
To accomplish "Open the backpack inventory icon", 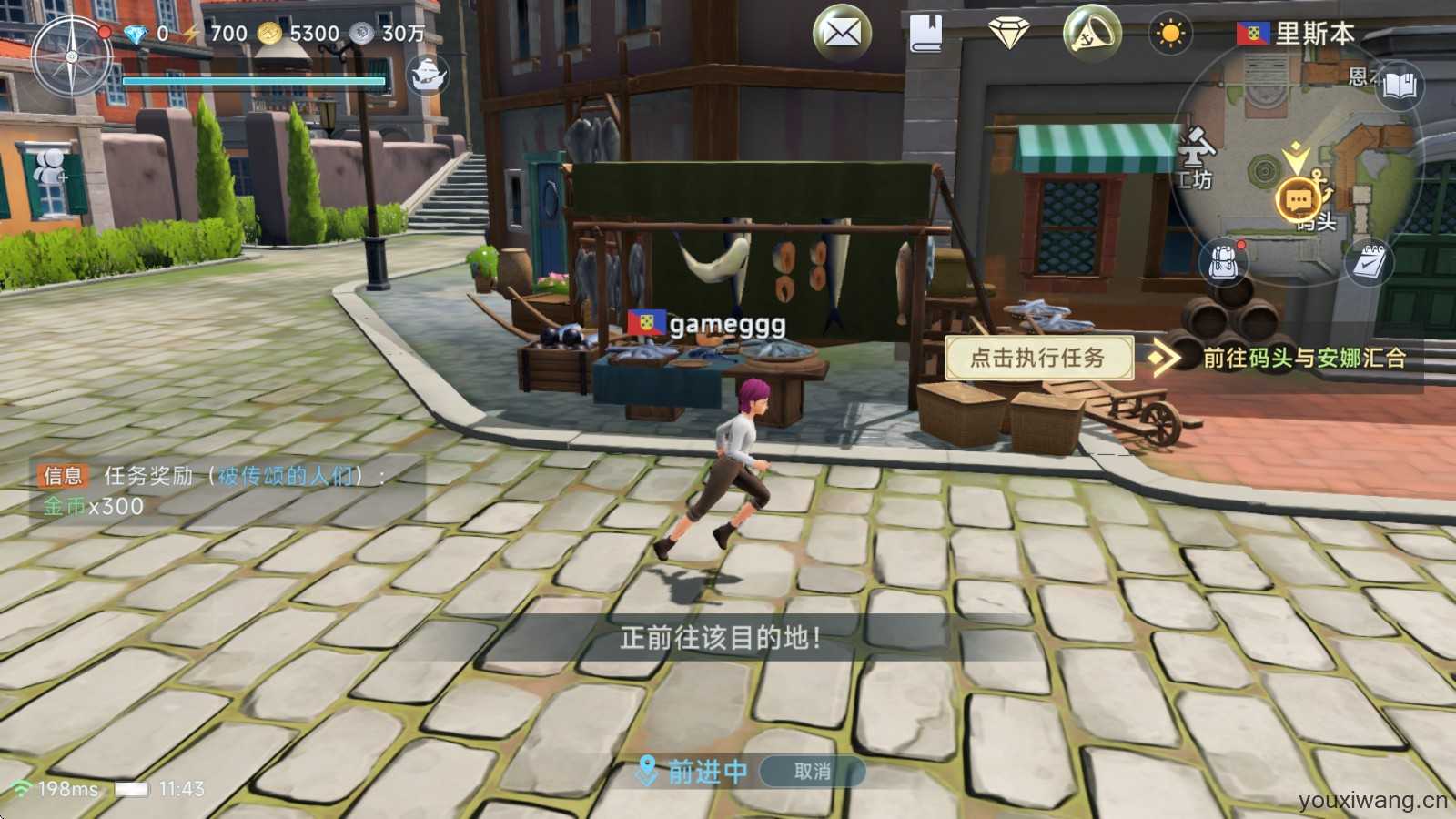I will pyautogui.click(x=1225, y=262).
